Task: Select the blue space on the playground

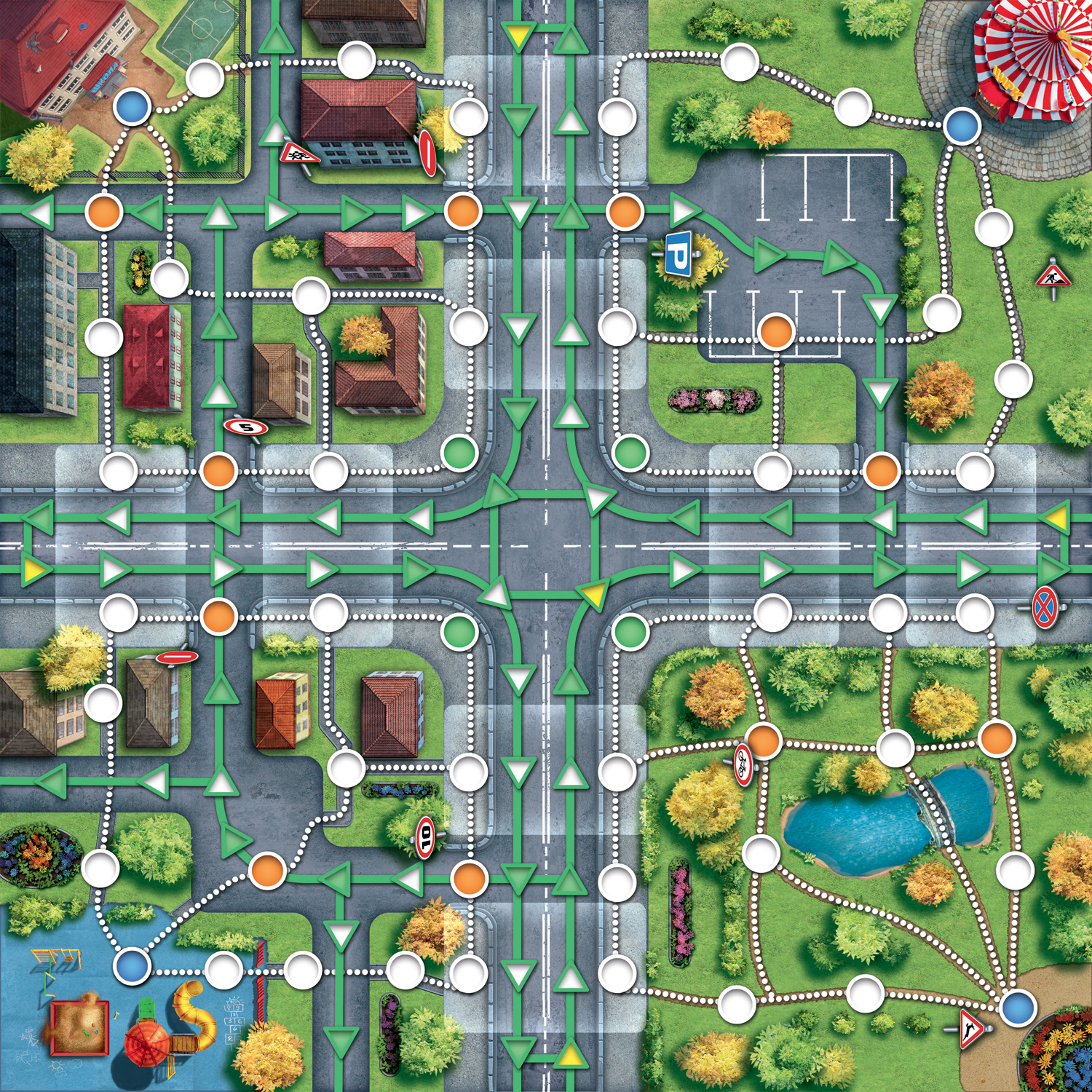Action: coord(132,967)
